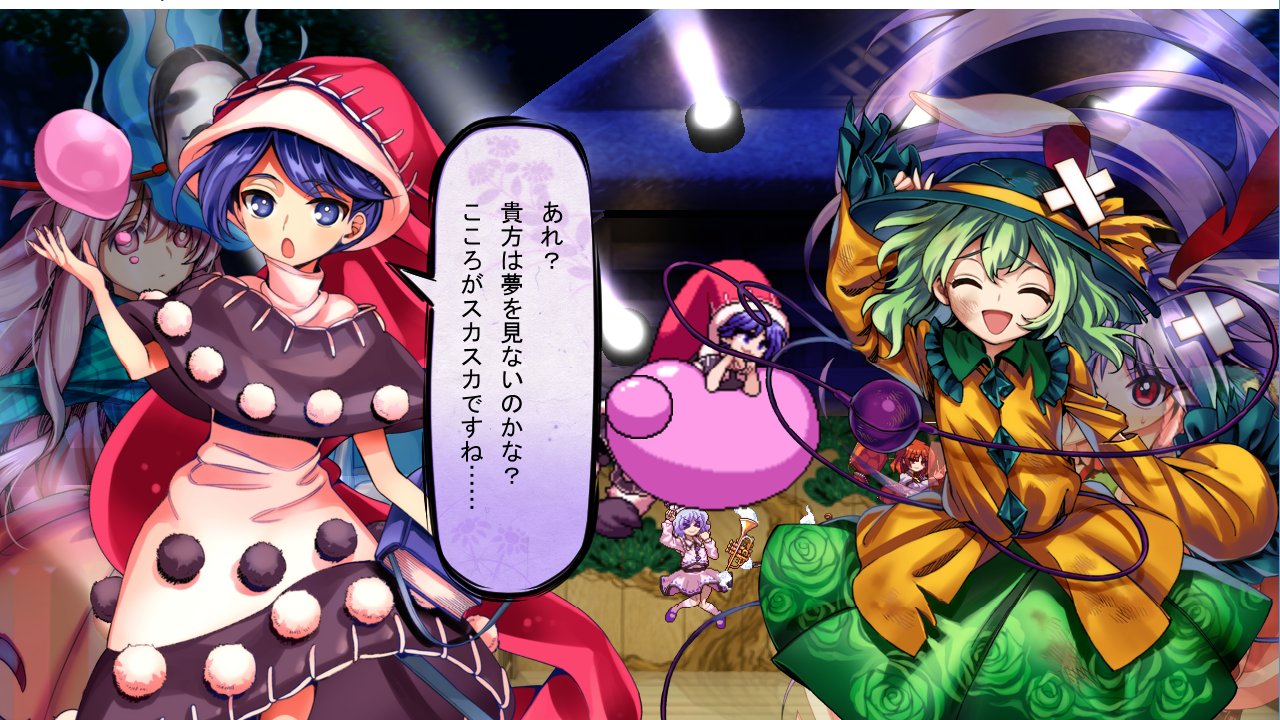
Task: Click the red-haired character sprite in the background
Action: pyautogui.click(x=915, y=468)
